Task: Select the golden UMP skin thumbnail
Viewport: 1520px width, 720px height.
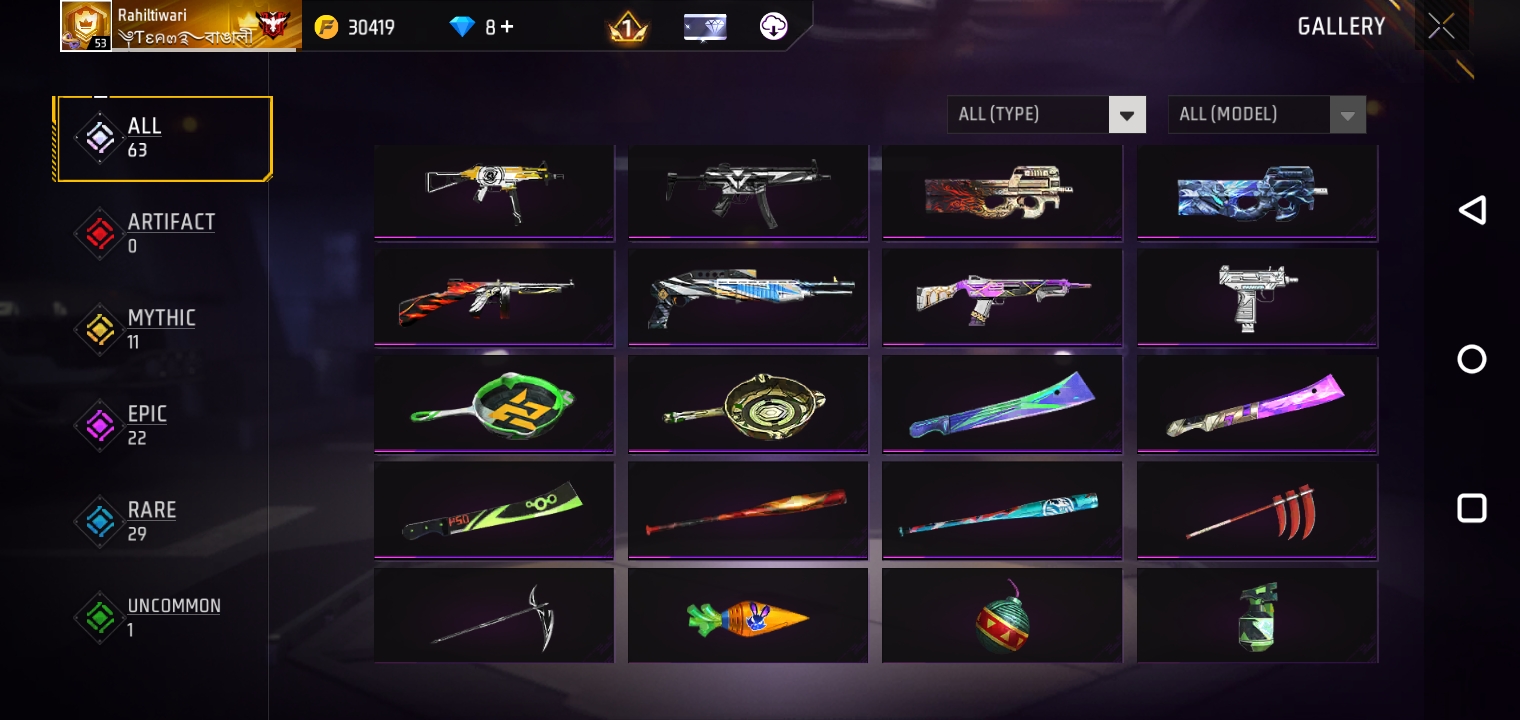Action: [494, 190]
